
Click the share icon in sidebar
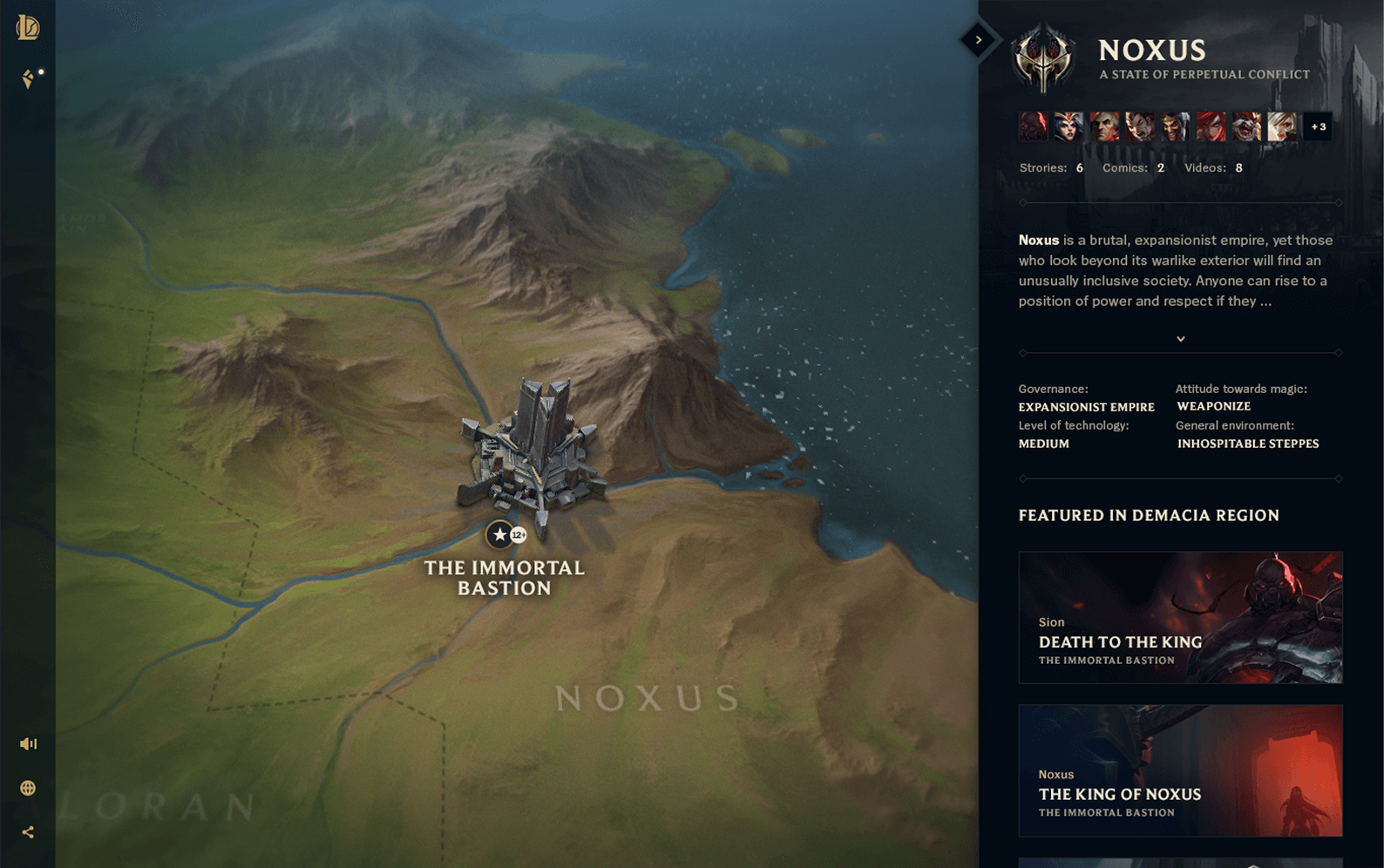click(28, 832)
